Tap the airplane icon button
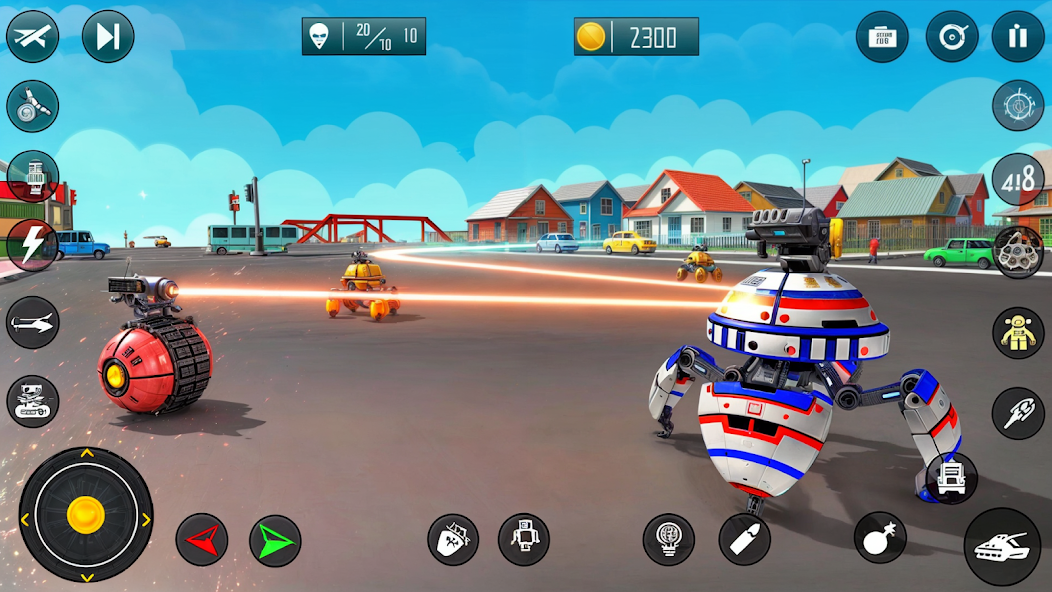 [32, 37]
